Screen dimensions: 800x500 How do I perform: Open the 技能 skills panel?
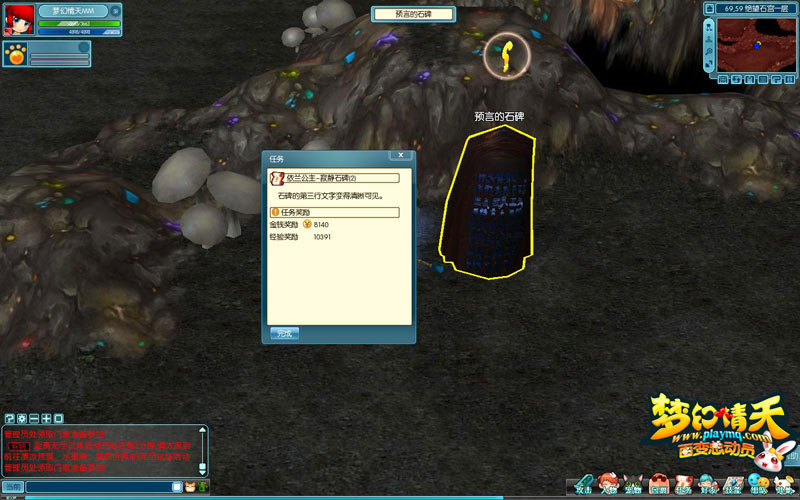click(733, 483)
